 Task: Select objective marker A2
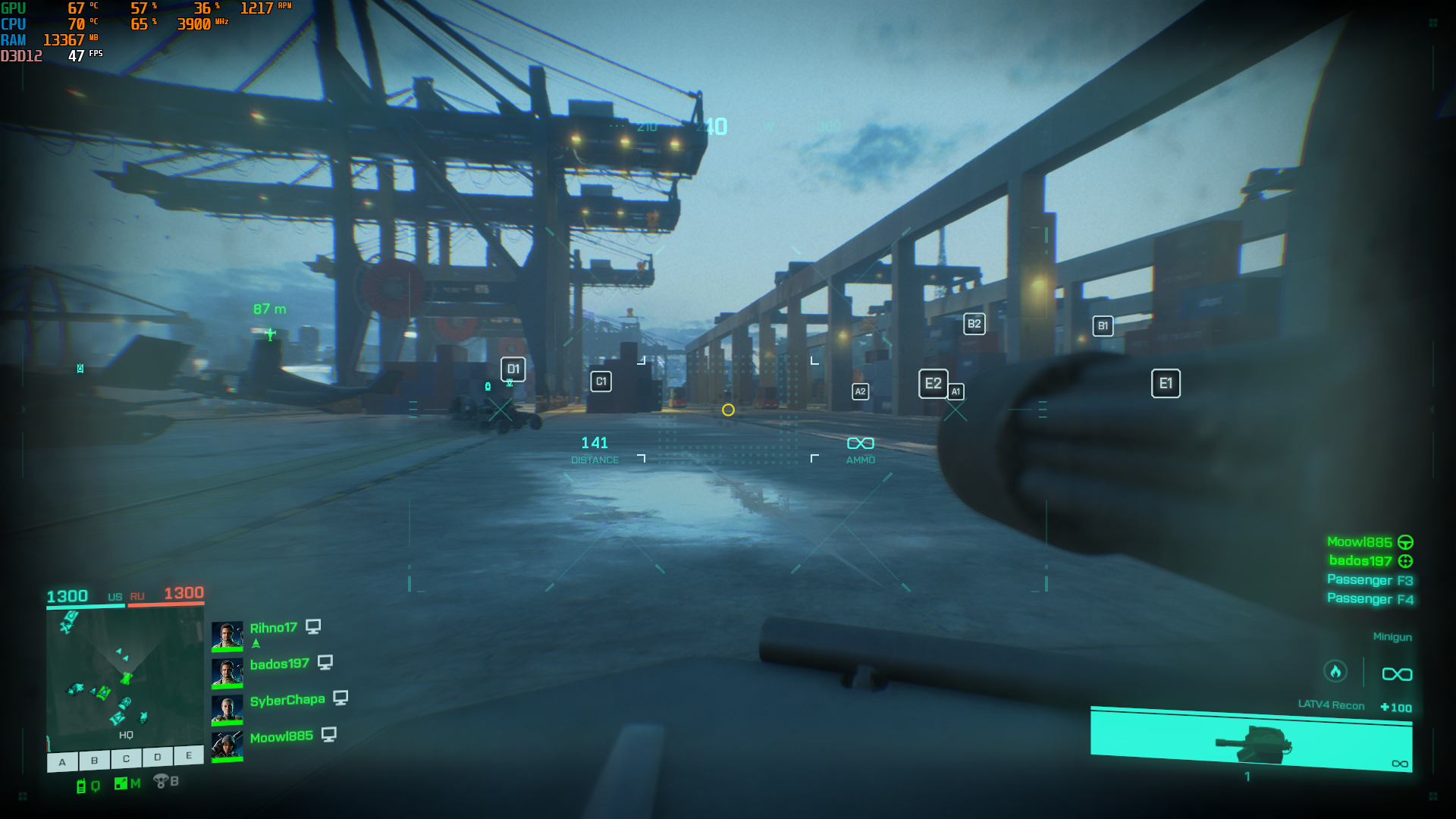coord(860,391)
